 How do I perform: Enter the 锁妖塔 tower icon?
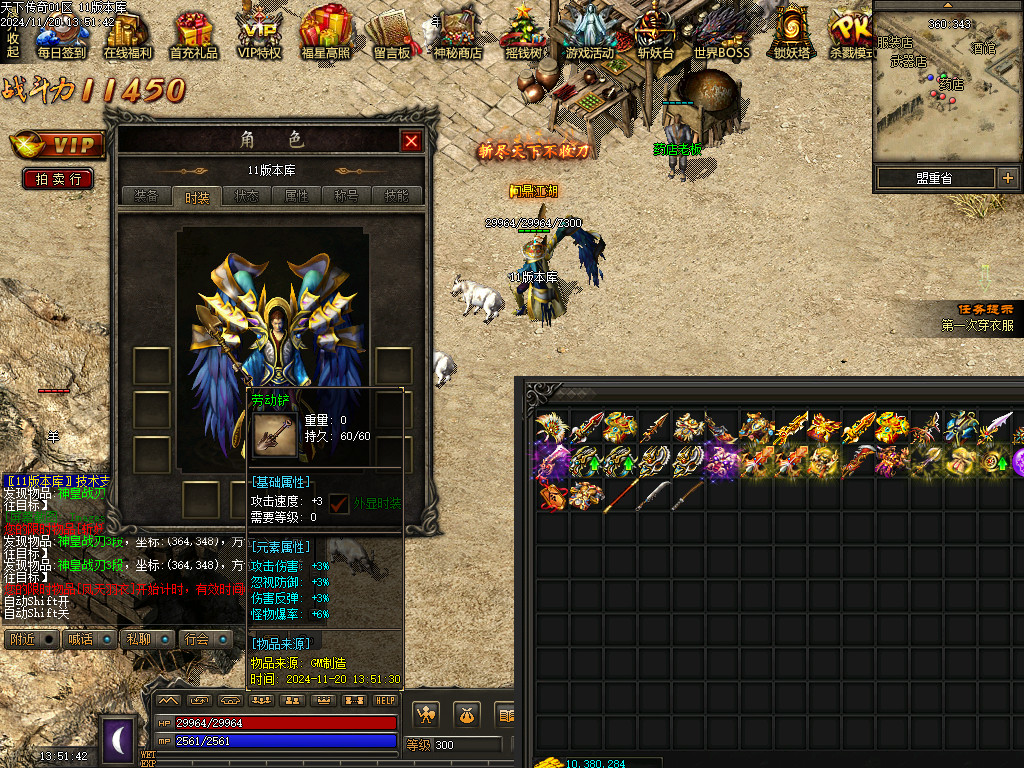tap(791, 34)
